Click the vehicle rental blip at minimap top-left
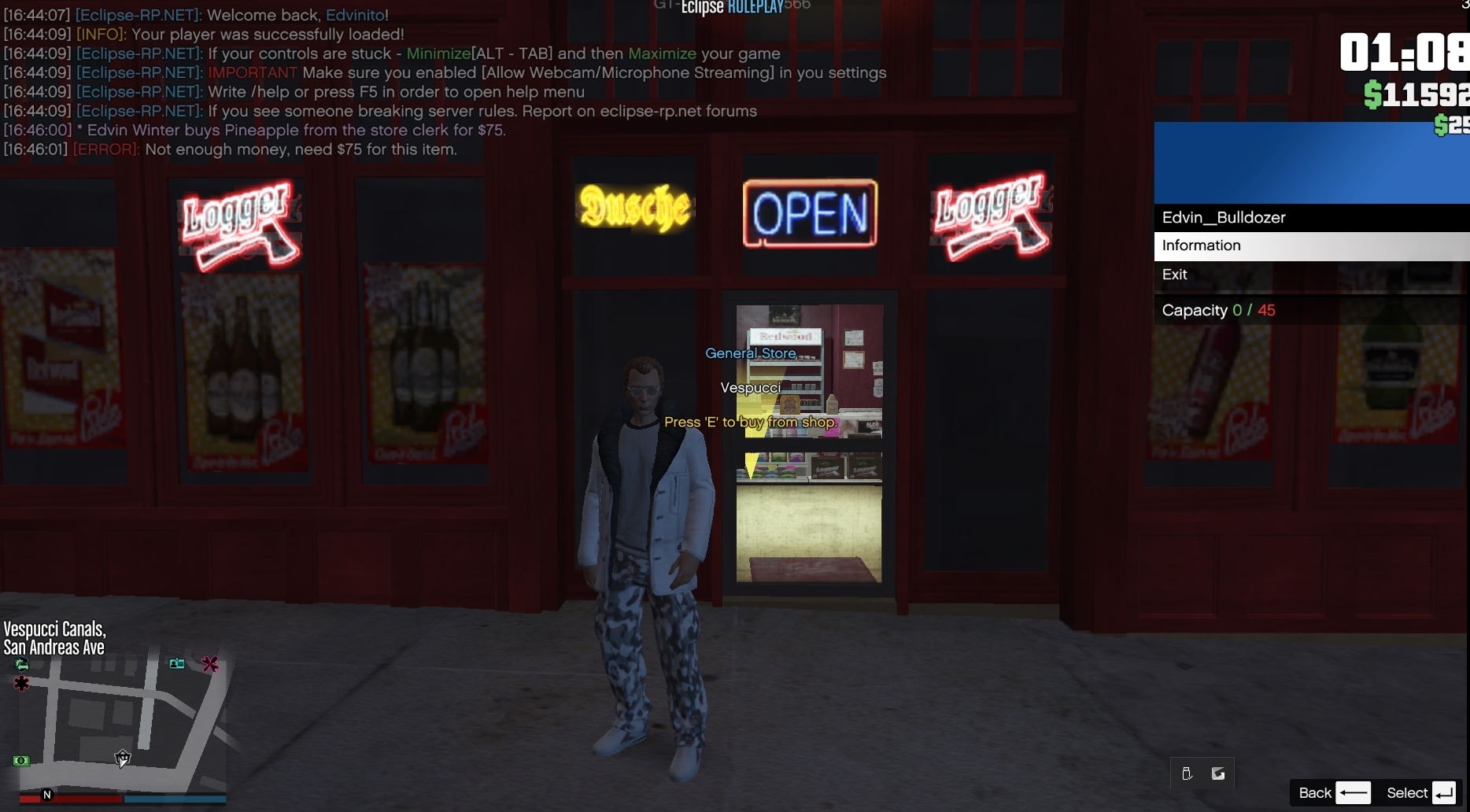 pyautogui.click(x=21, y=665)
